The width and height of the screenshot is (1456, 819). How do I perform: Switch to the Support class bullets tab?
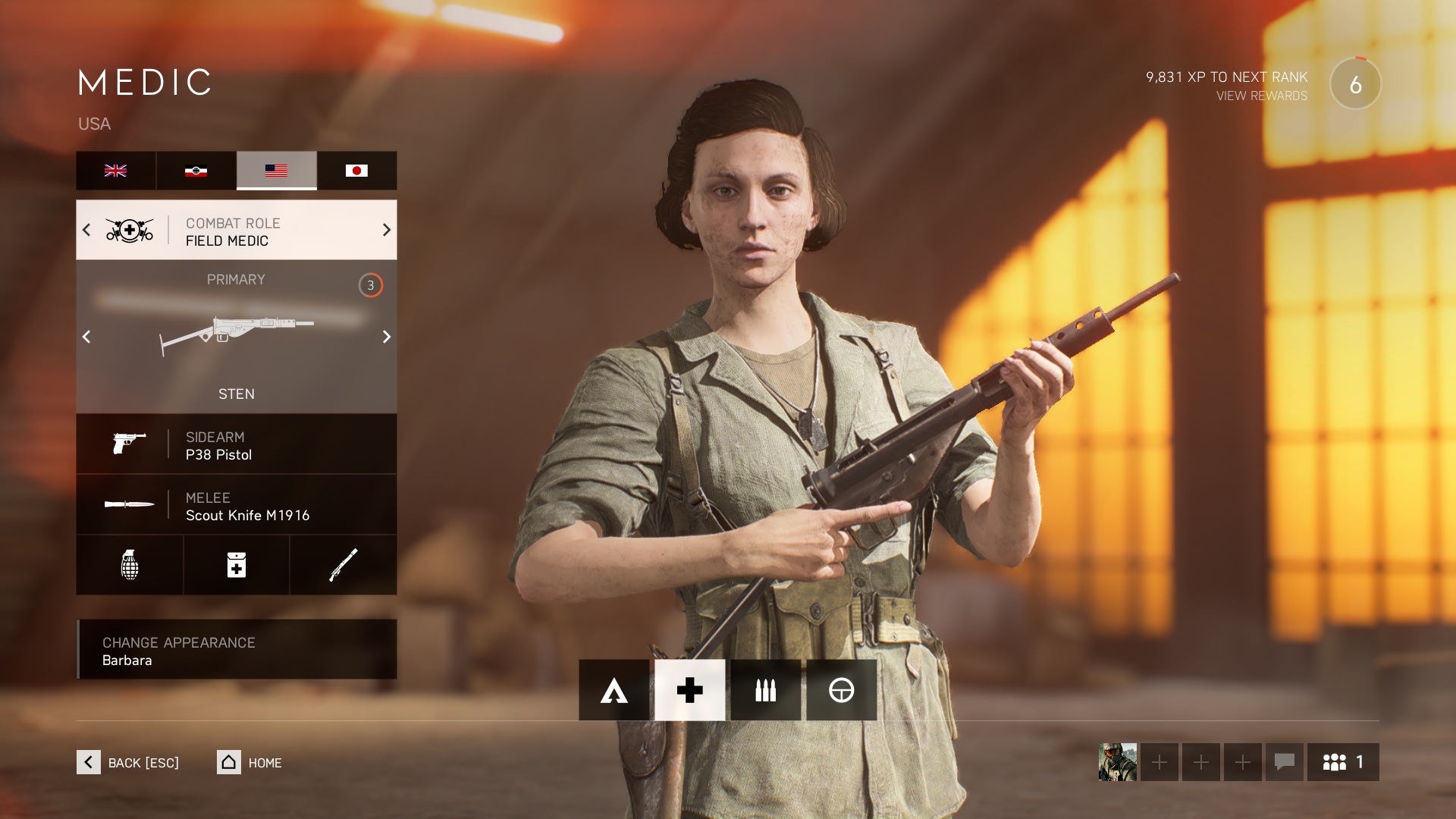pos(765,690)
